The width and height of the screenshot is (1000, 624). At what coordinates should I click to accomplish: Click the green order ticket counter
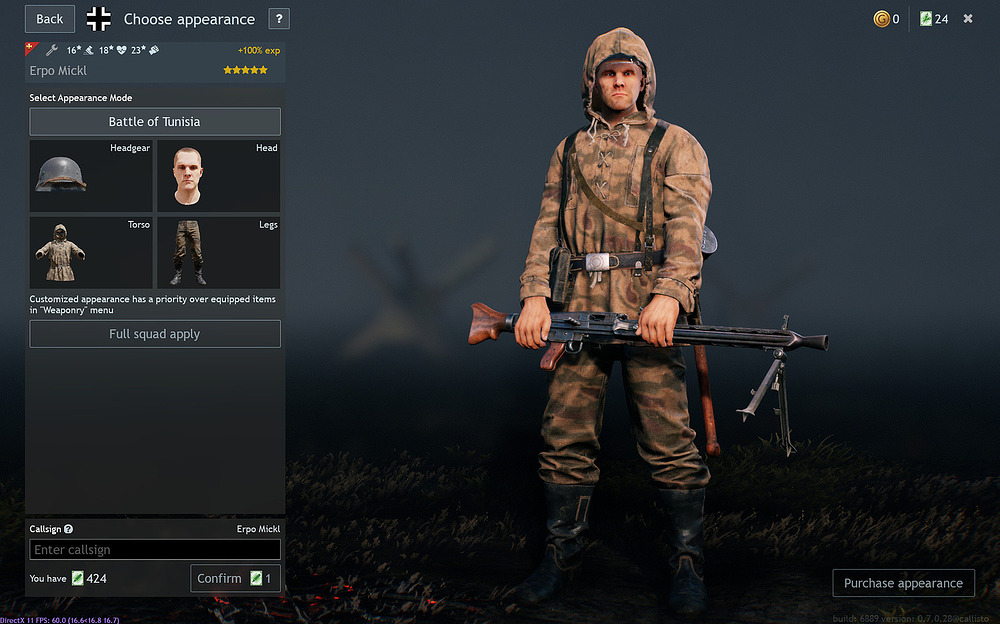[x=934, y=19]
